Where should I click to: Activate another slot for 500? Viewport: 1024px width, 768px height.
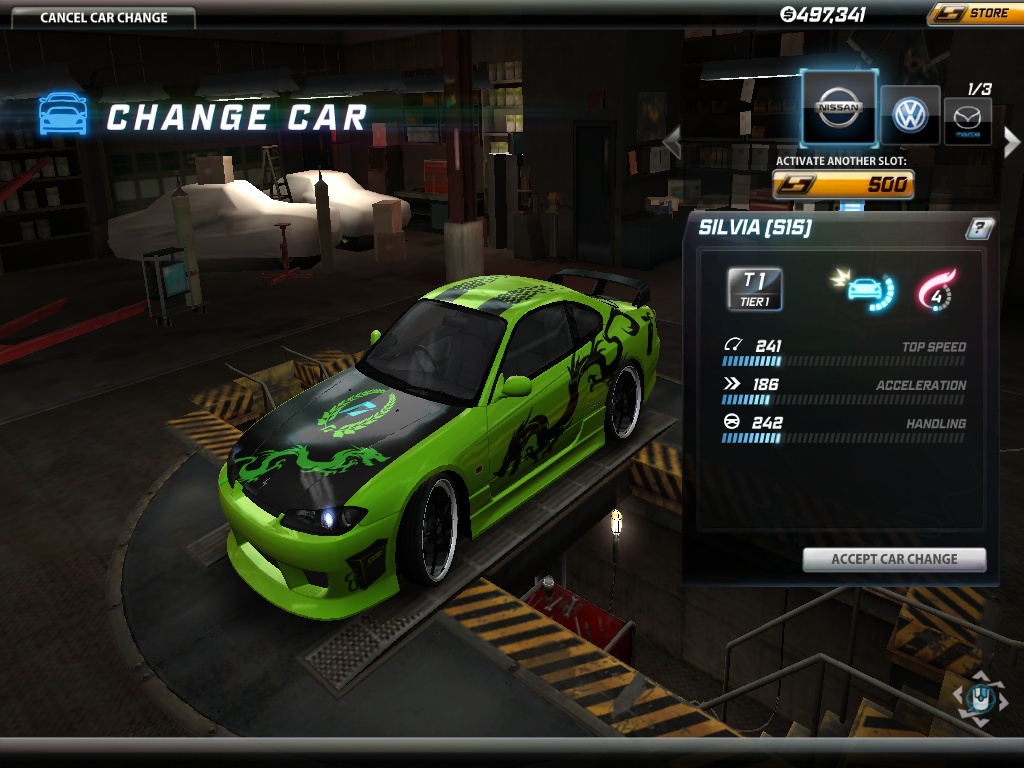[x=843, y=184]
